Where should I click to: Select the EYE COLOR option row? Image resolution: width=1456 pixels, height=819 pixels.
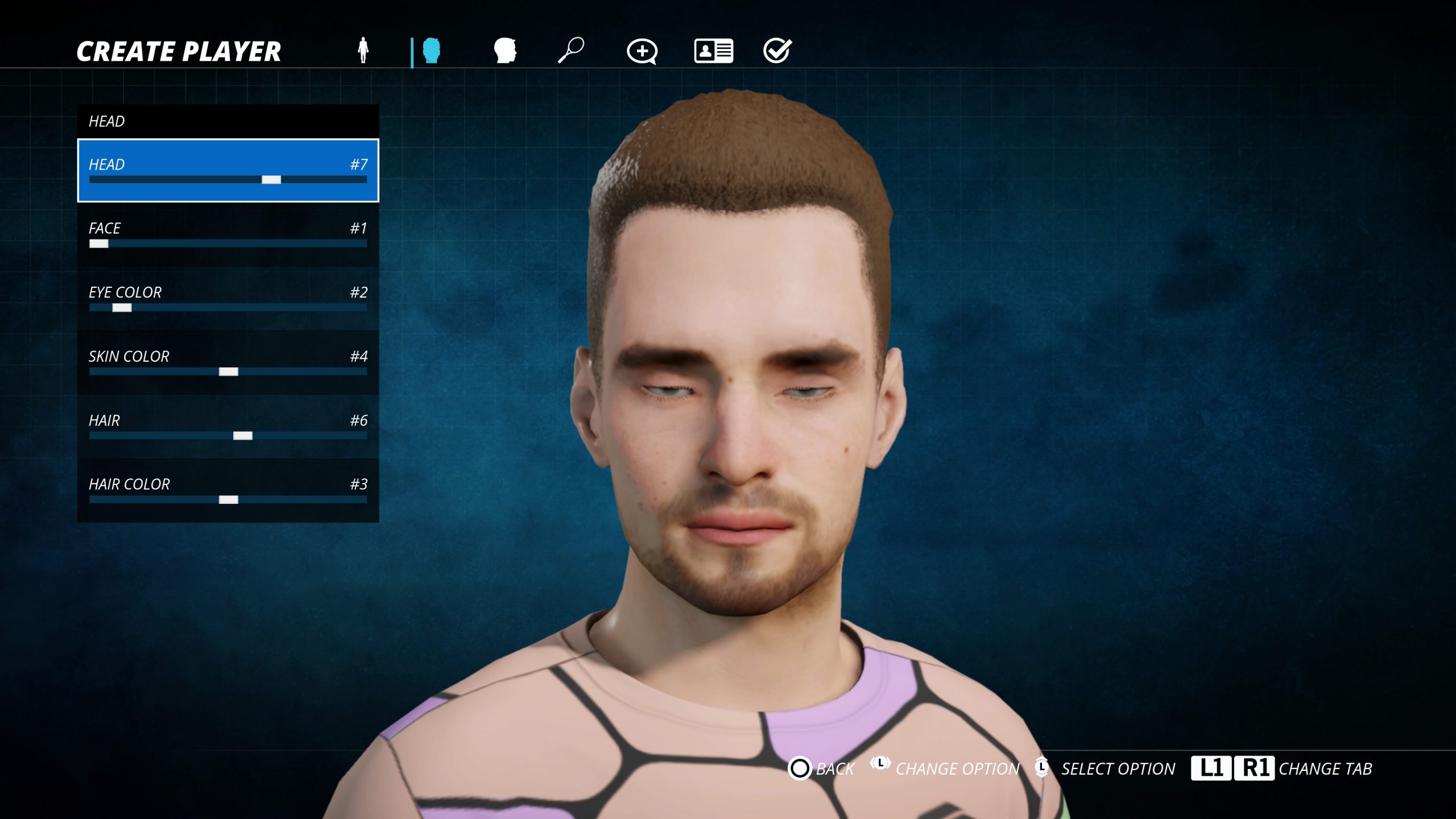[227, 299]
